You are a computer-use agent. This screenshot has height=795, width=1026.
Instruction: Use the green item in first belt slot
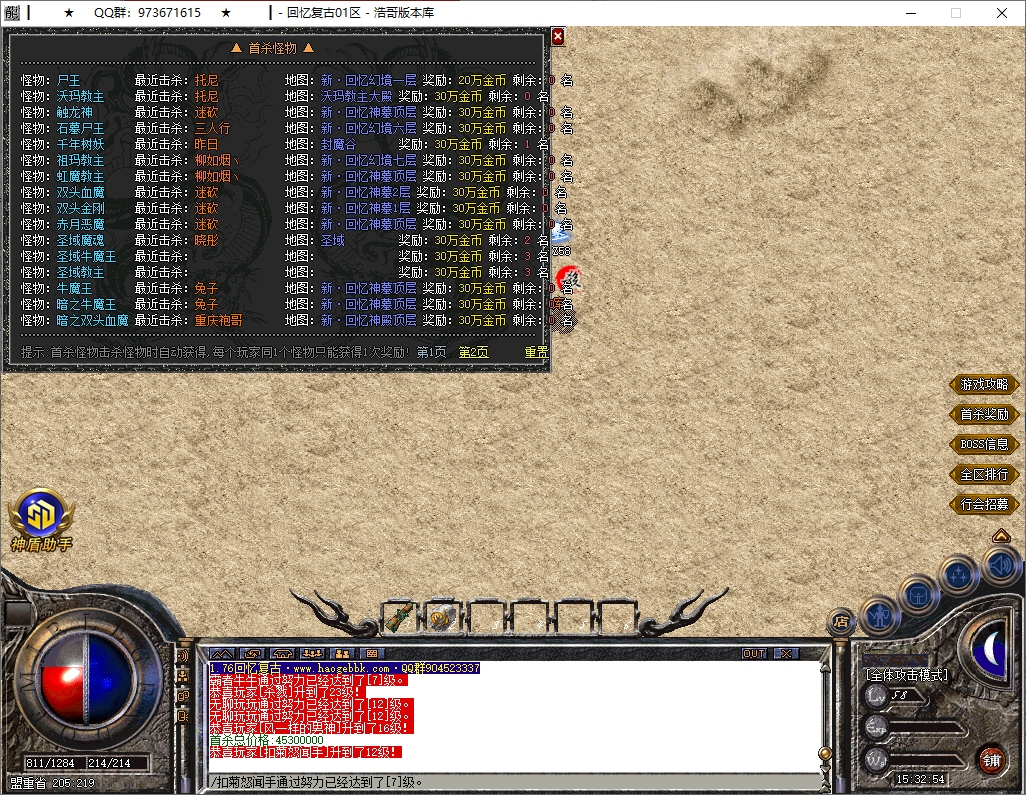coord(402,616)
